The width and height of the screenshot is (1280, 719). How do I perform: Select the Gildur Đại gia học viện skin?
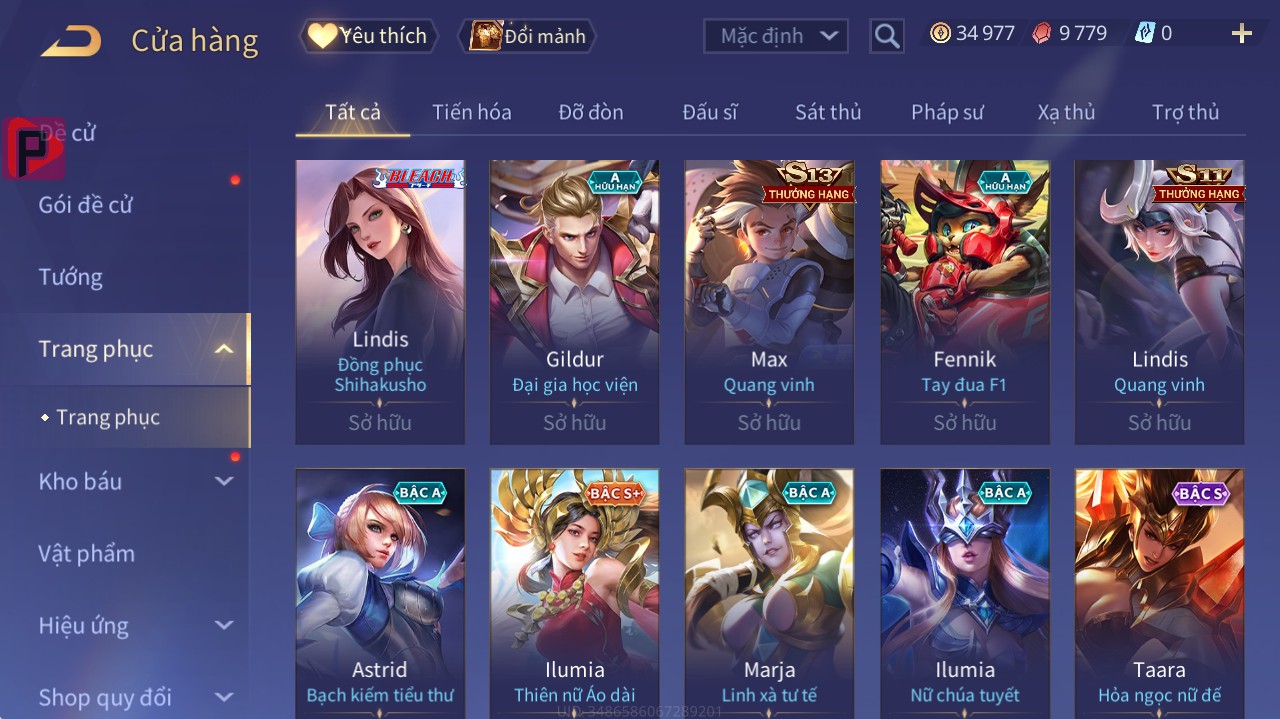click(574, 300)
